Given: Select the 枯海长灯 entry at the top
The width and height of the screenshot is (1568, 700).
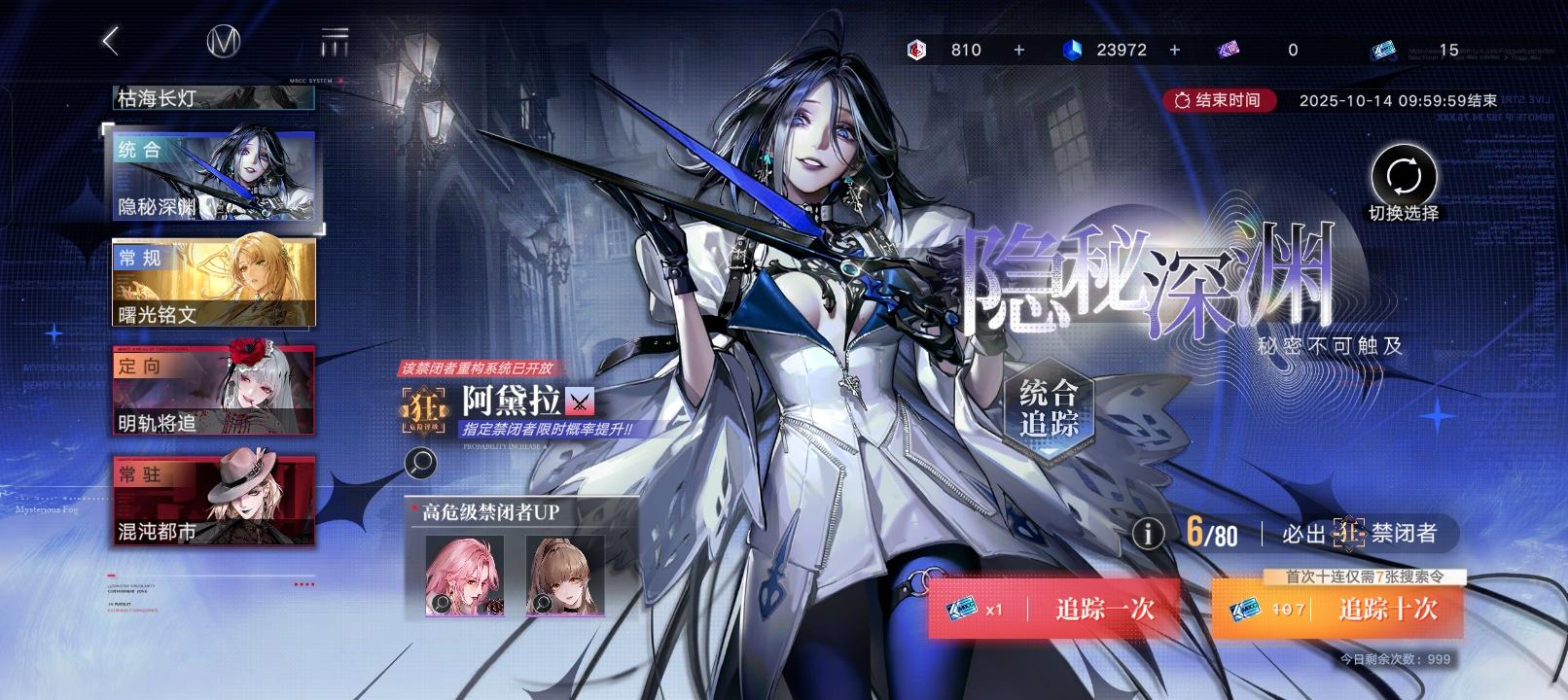Looking at the screenshot, I should pos(212,97).
